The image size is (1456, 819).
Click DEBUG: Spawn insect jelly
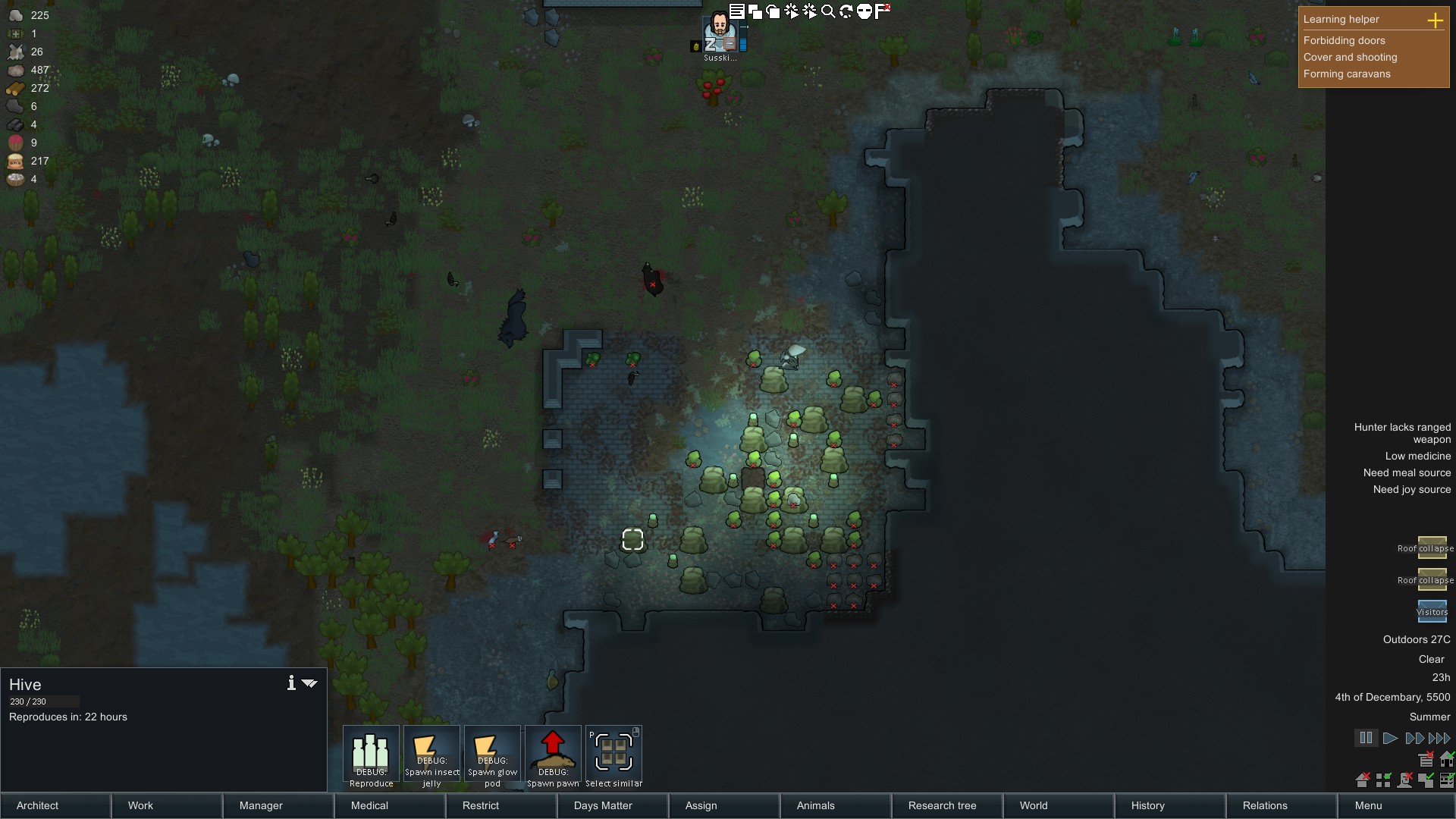pyautogui.click(x=431, y=756)
